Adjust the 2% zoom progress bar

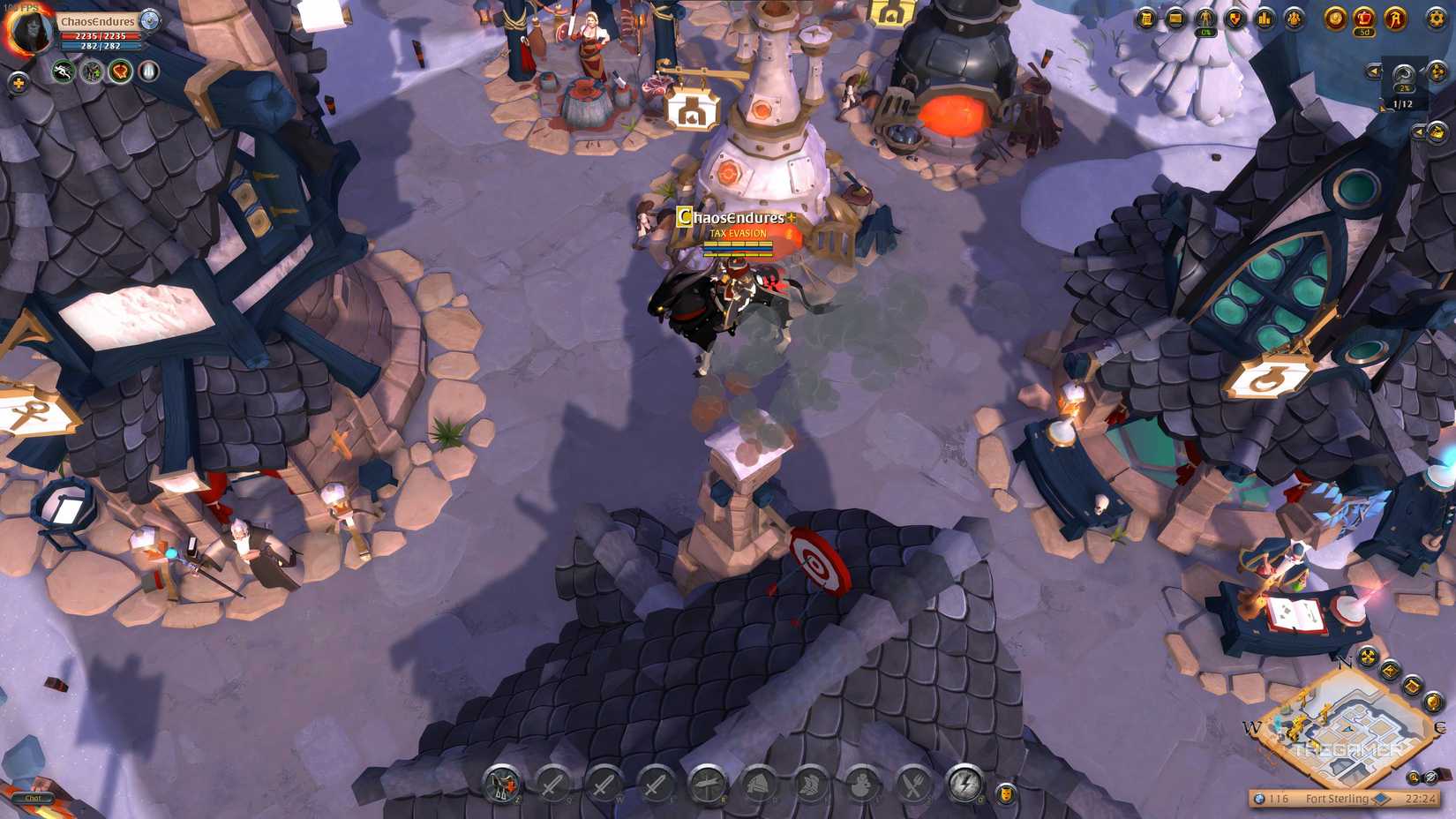(1402, 88)
